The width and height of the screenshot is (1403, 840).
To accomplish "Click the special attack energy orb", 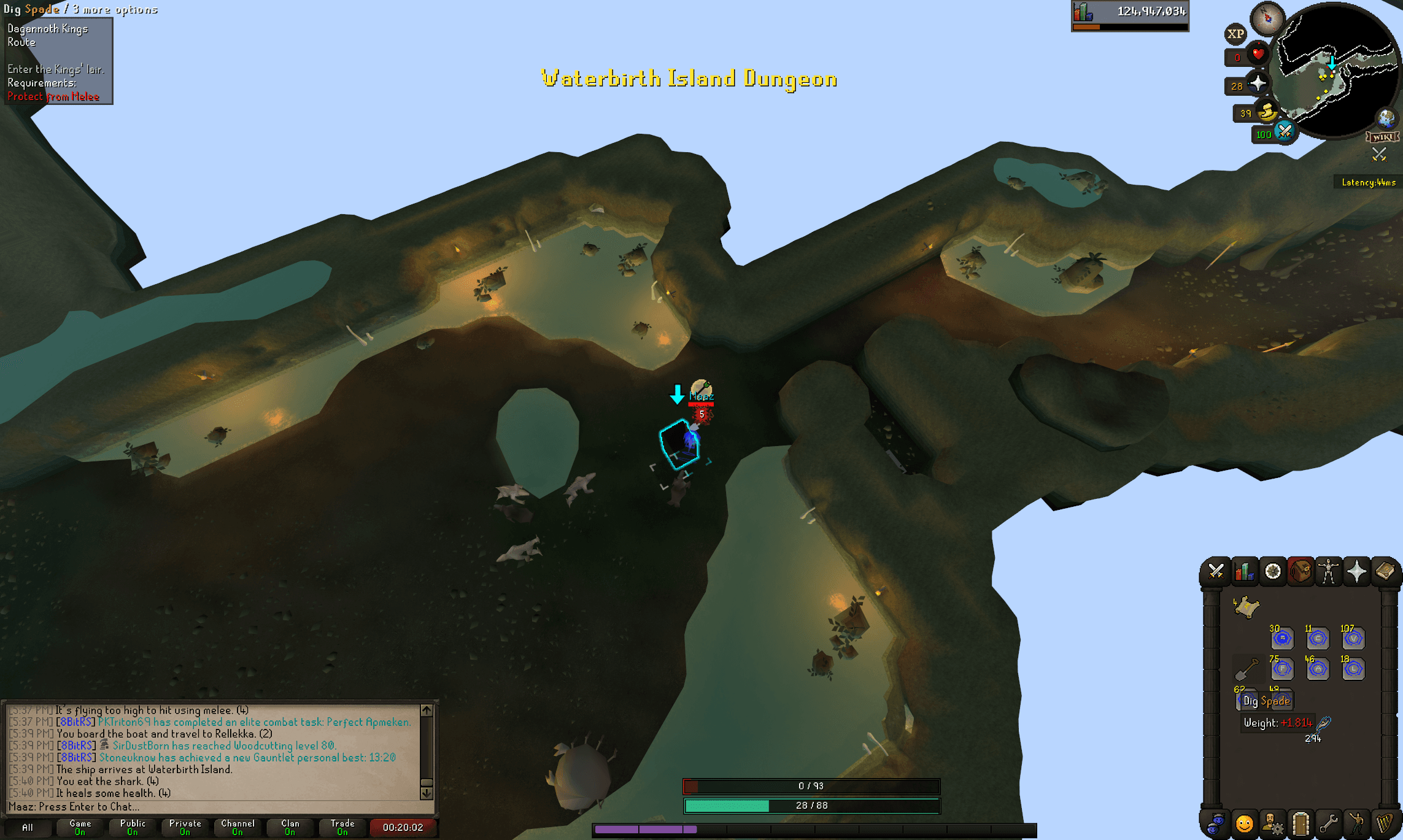I will 1285,132.
